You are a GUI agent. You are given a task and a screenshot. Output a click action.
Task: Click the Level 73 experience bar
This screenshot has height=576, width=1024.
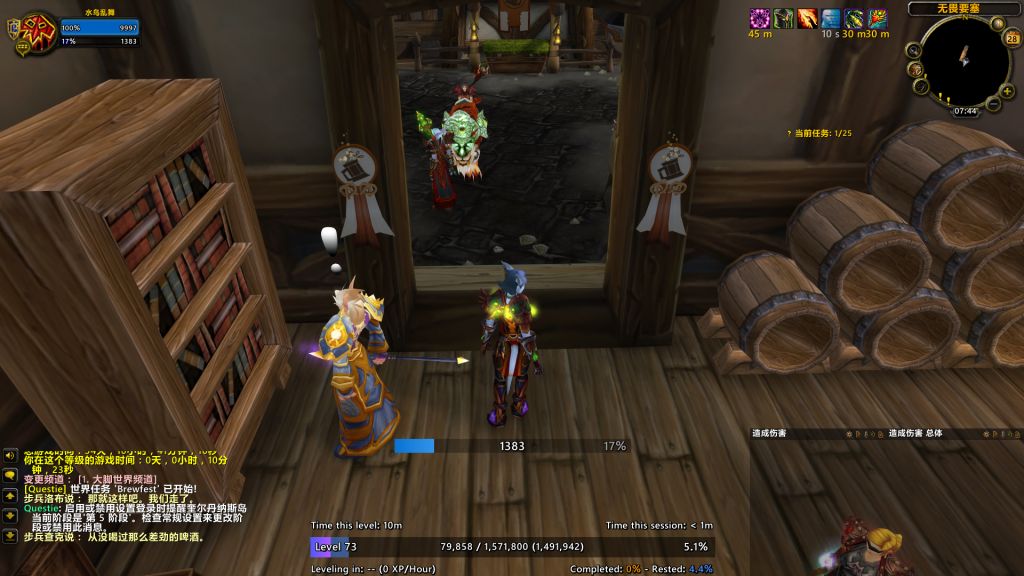(510, 547)
